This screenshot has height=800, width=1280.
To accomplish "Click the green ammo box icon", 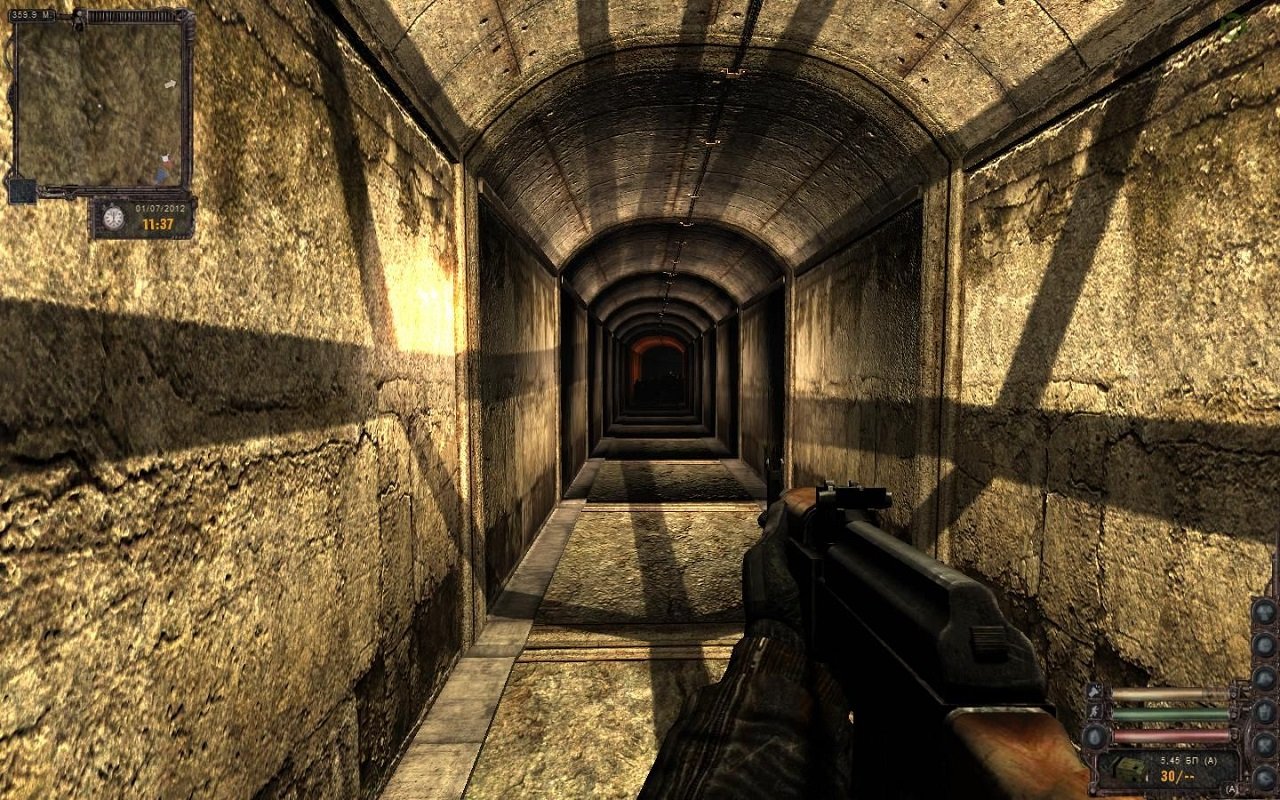I will [1130, 769].
